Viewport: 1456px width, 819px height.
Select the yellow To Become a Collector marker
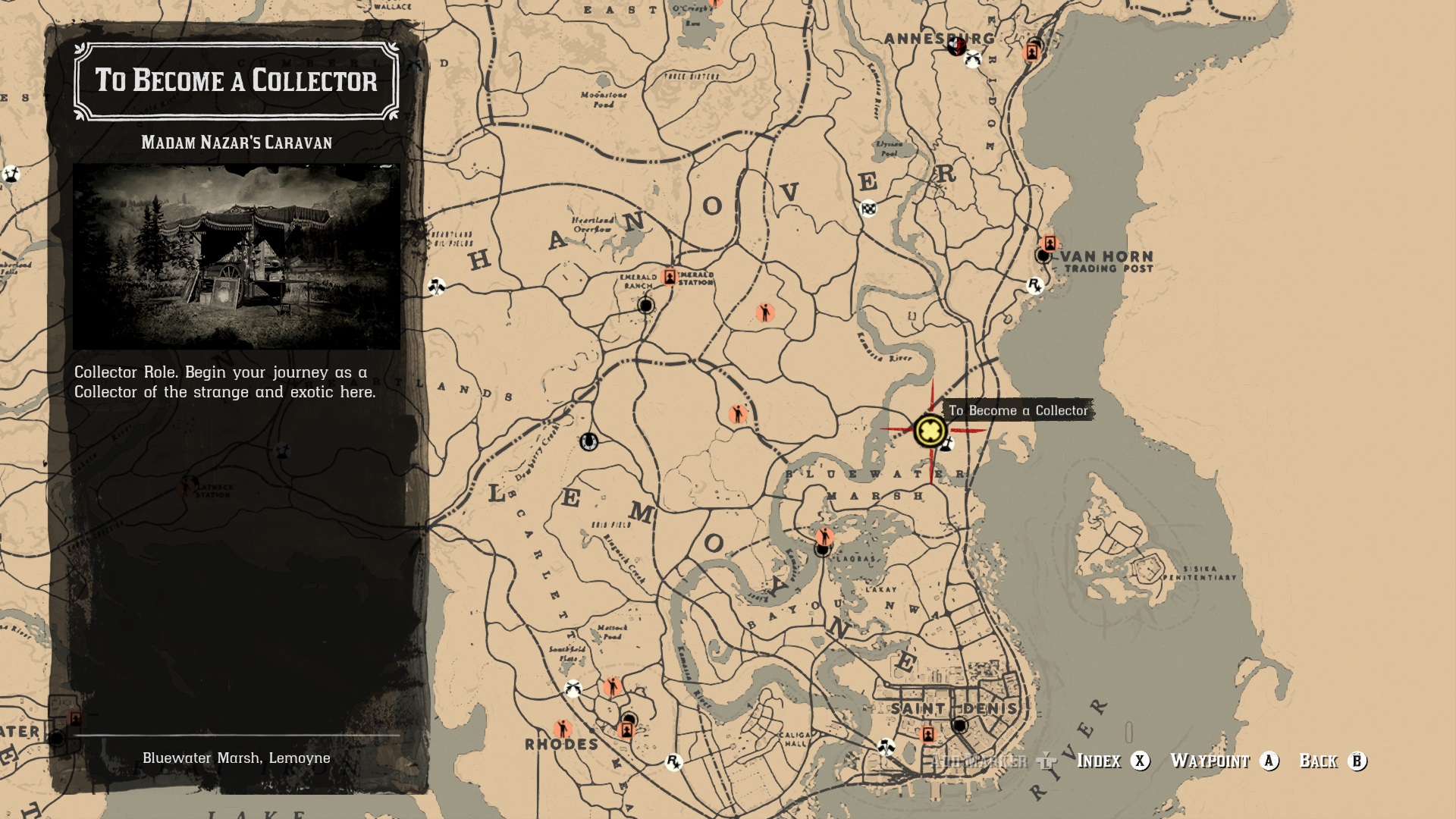[930, 431]
